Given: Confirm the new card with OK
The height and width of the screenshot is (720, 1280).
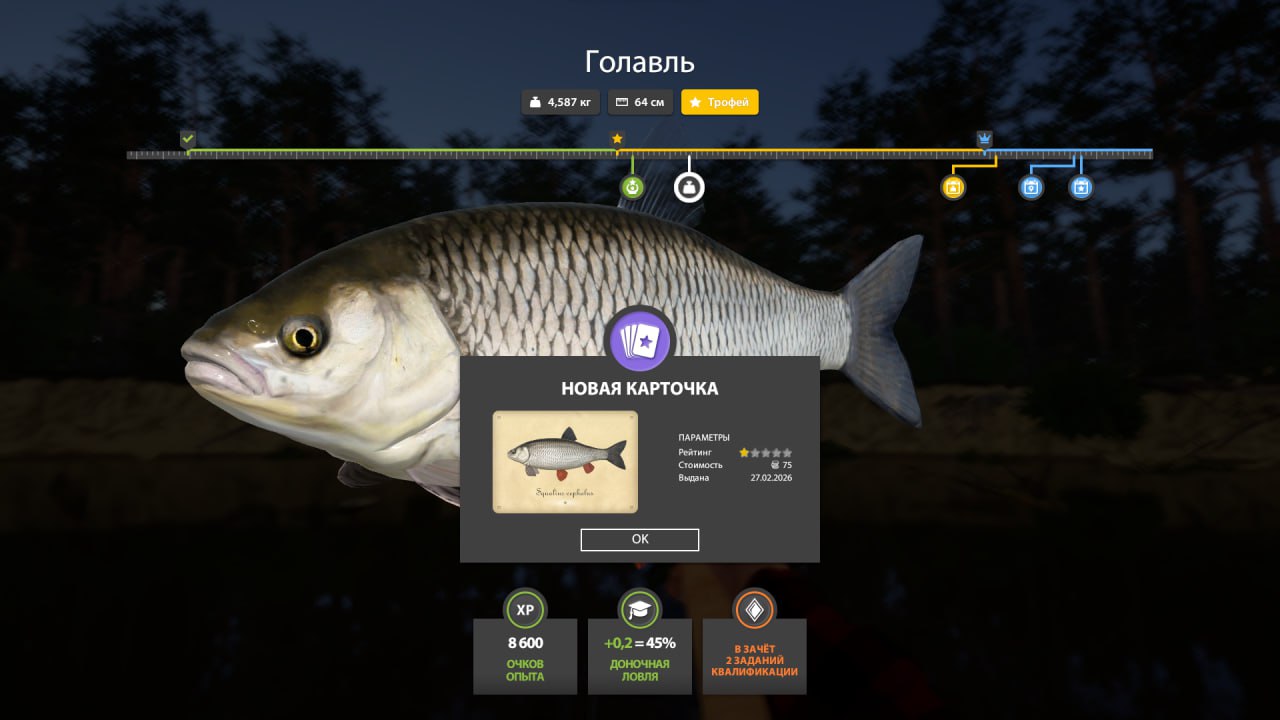Looking at the screenshot, I should [640, 540].
